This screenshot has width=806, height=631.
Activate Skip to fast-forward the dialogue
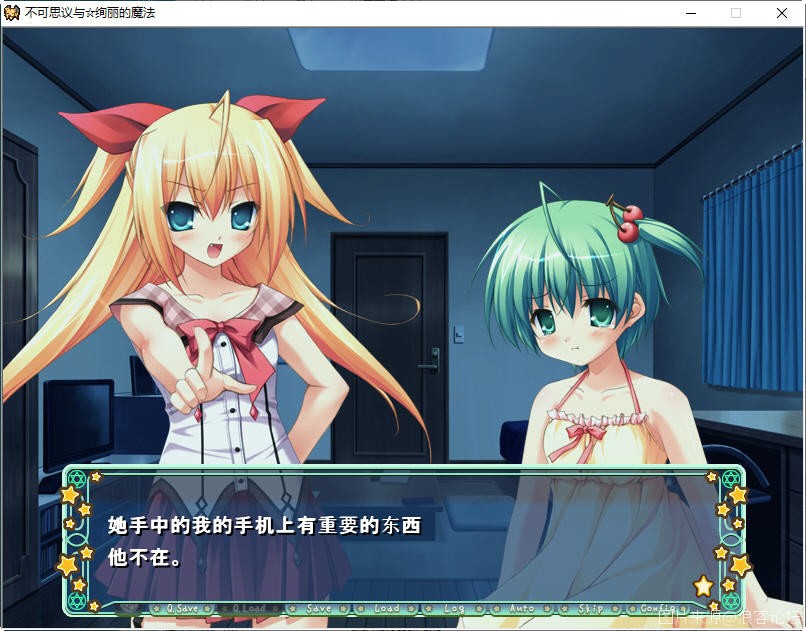590,608
